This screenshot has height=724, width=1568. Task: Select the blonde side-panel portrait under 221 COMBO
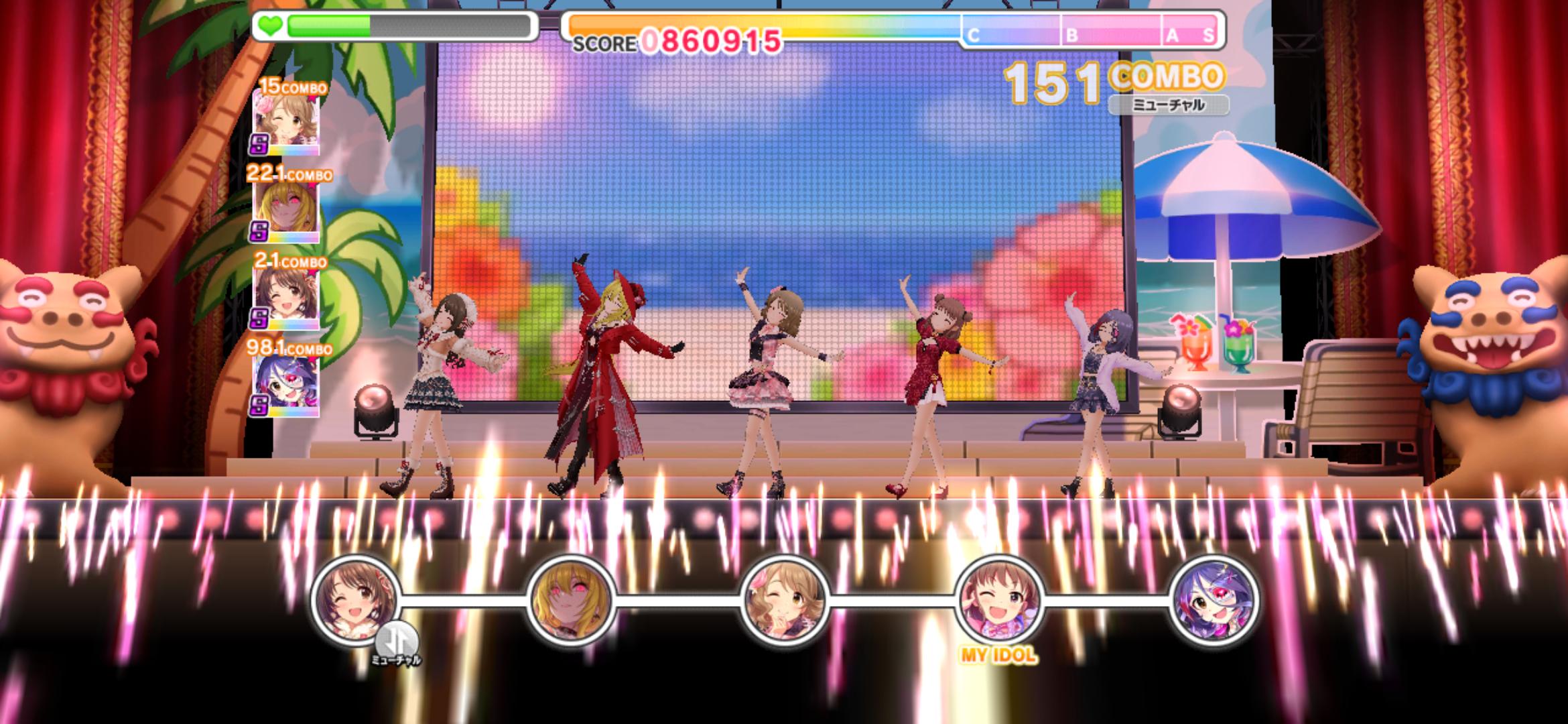tap(285, 210)
